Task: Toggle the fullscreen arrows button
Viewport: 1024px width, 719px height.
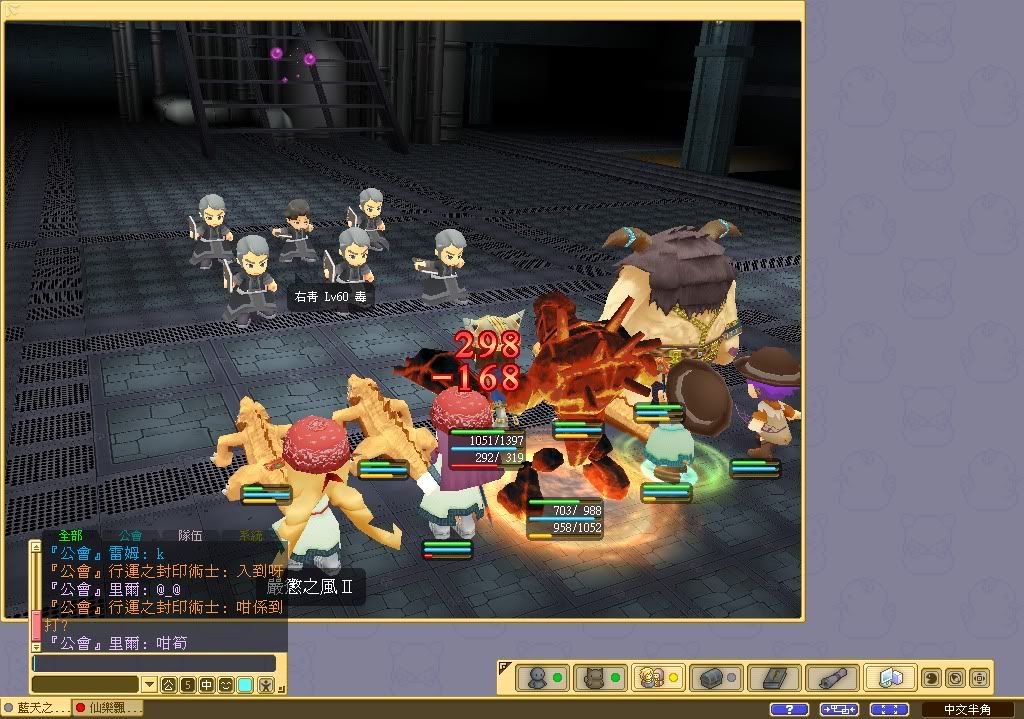Action: [889, 709]
